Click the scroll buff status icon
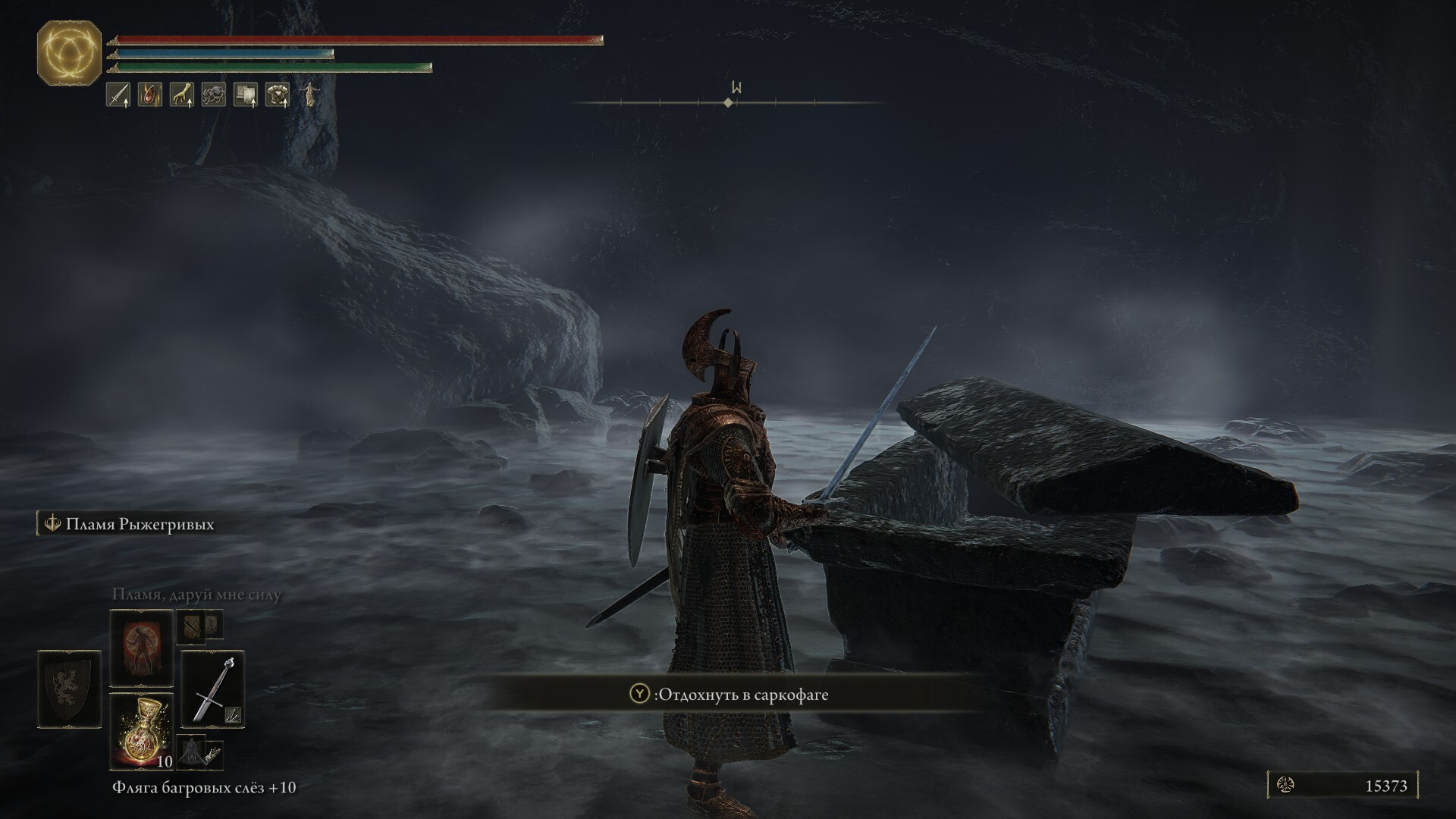 coord(246,95)
